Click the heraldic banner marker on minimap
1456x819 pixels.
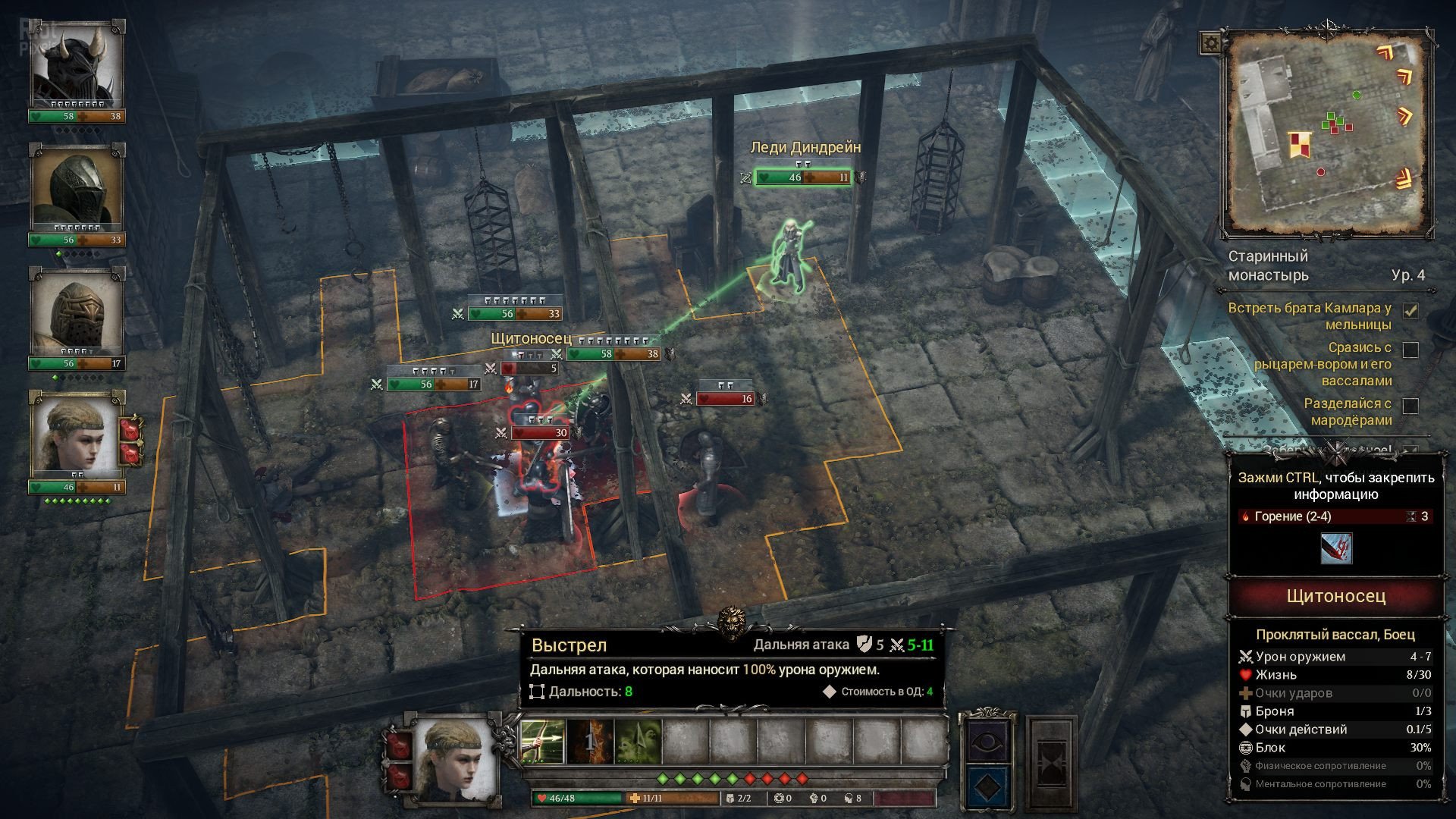(1299, 143)
